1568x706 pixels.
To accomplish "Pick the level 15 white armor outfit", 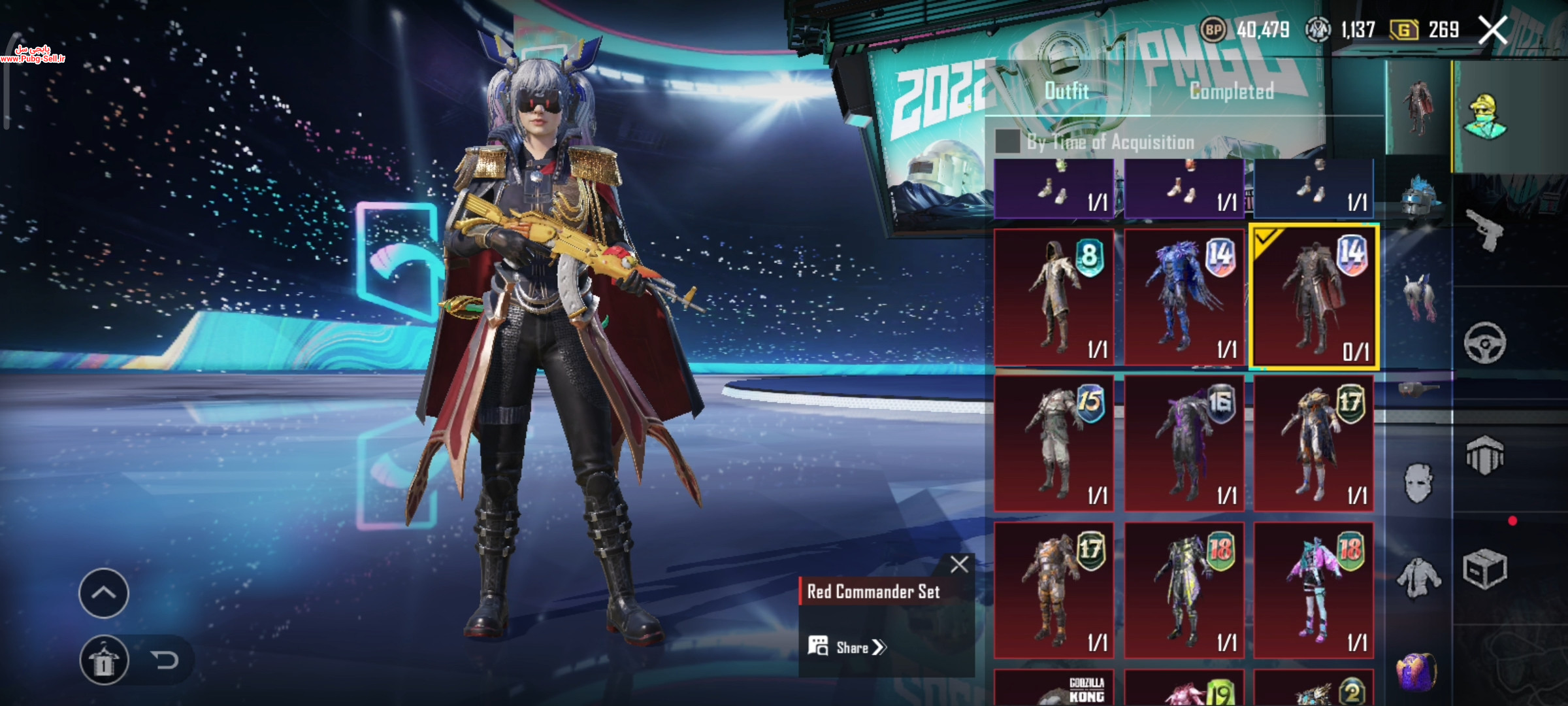I will (1054, 443).
